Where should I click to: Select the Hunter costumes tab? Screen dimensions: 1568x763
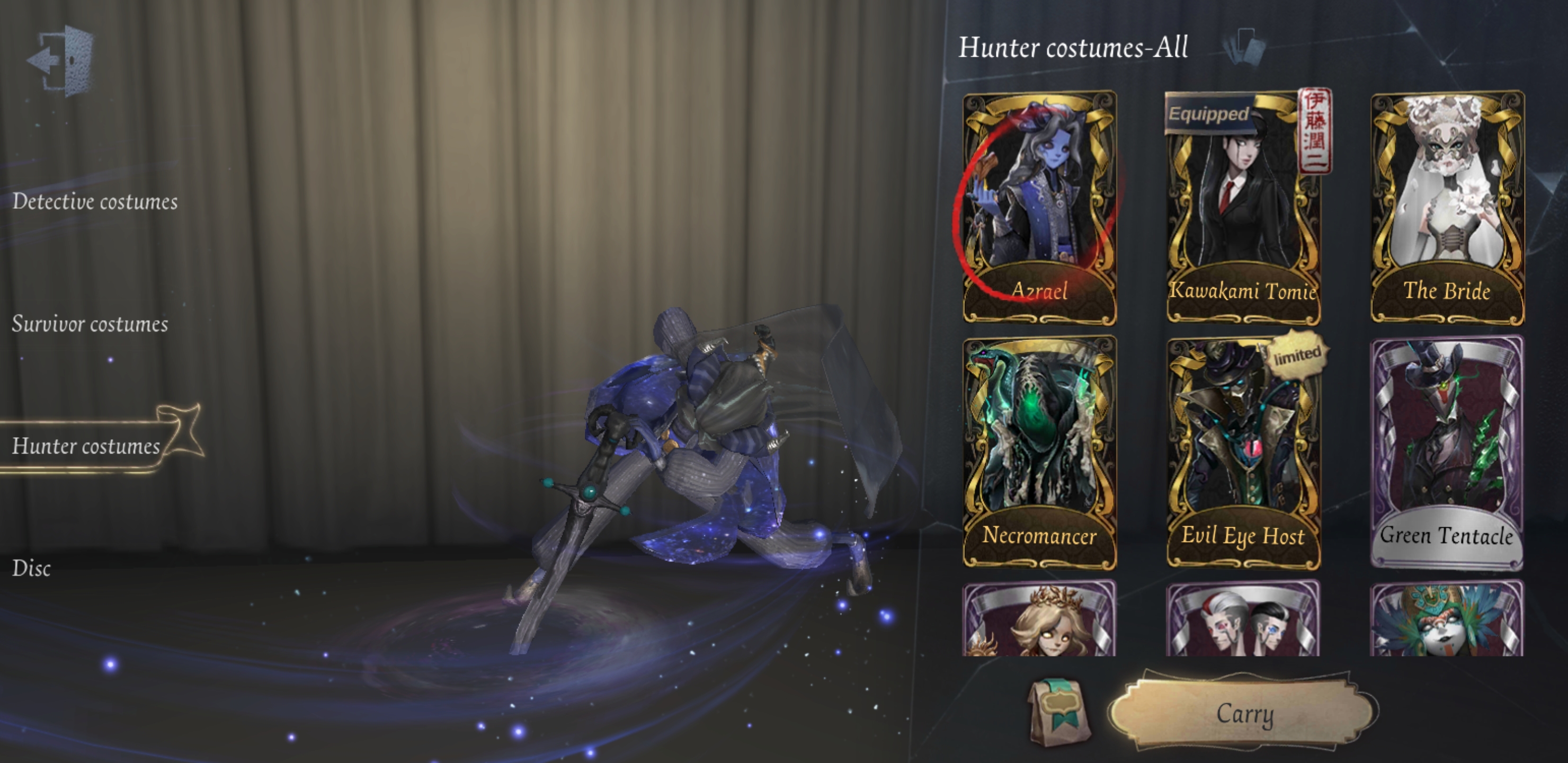86,446
